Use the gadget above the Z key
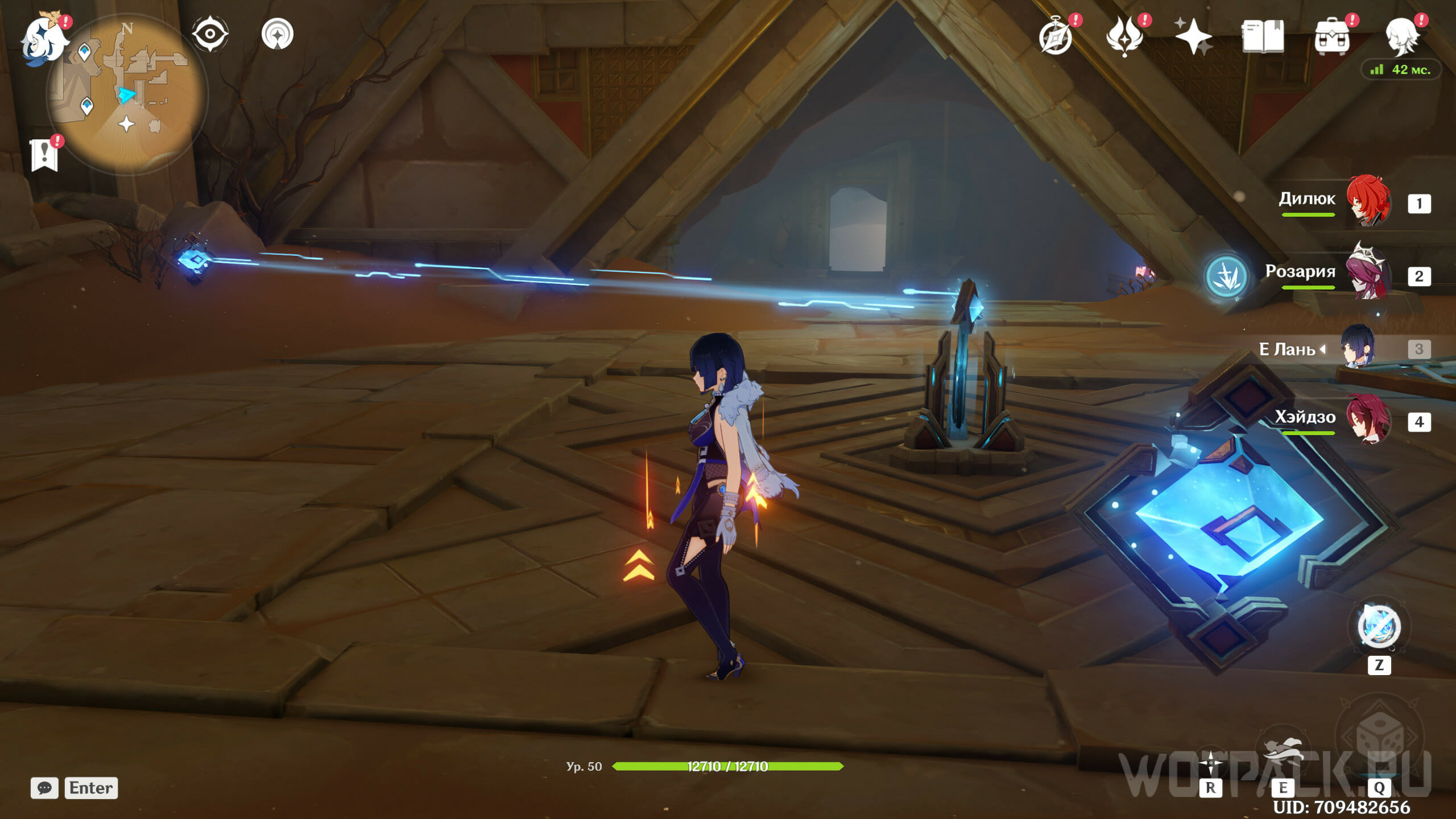 pos(1379,626)
